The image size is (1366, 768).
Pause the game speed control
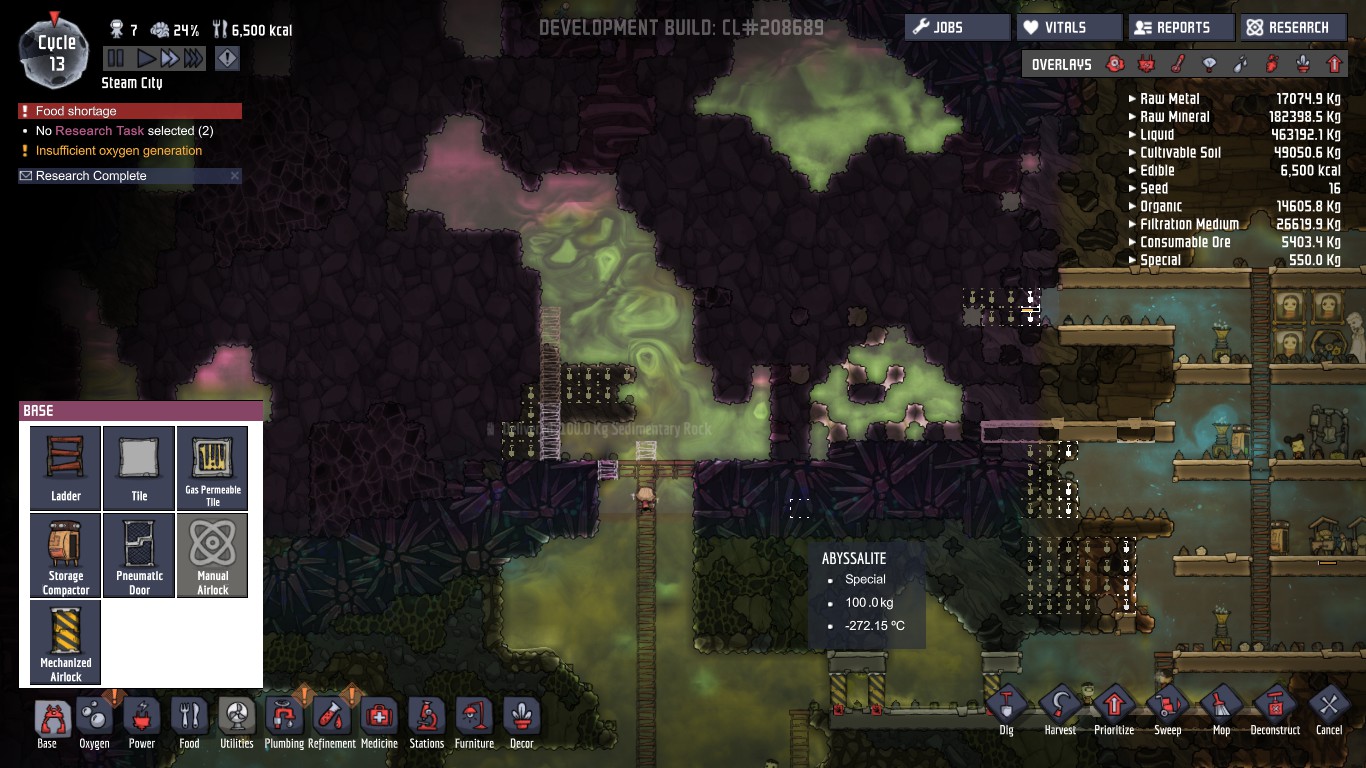[116, 59]
